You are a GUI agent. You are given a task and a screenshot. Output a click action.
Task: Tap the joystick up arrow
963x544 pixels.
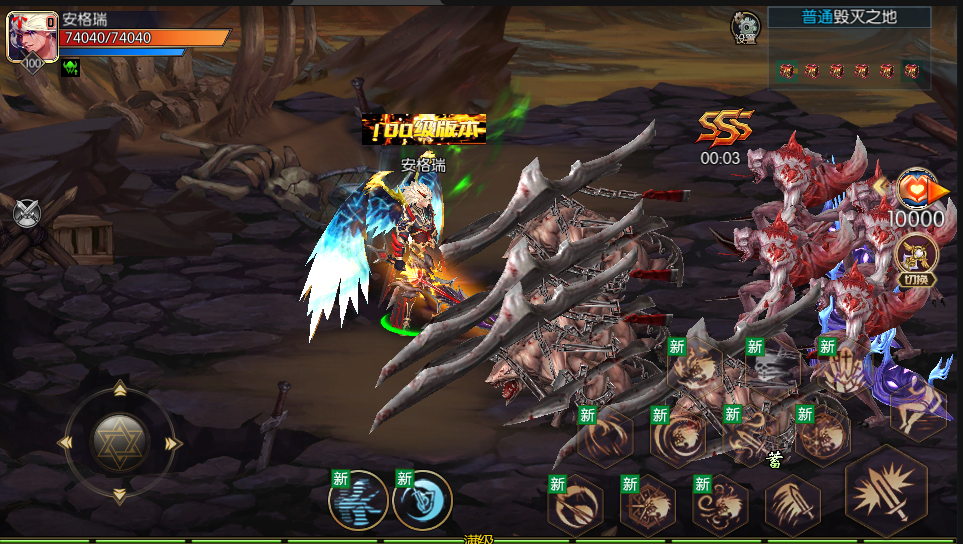[x=120, y=389]
